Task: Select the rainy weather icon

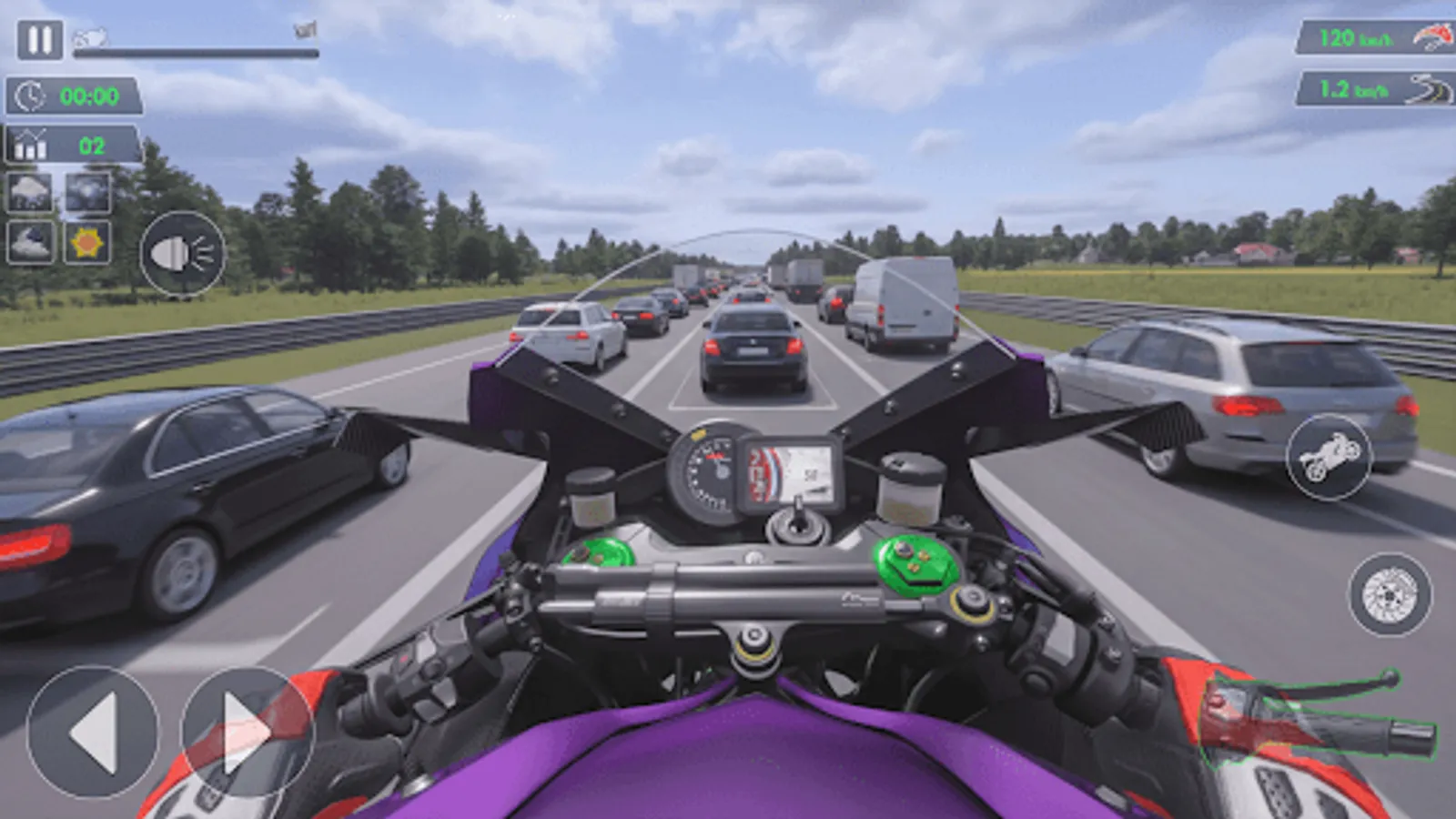Action: pos(30,193)
